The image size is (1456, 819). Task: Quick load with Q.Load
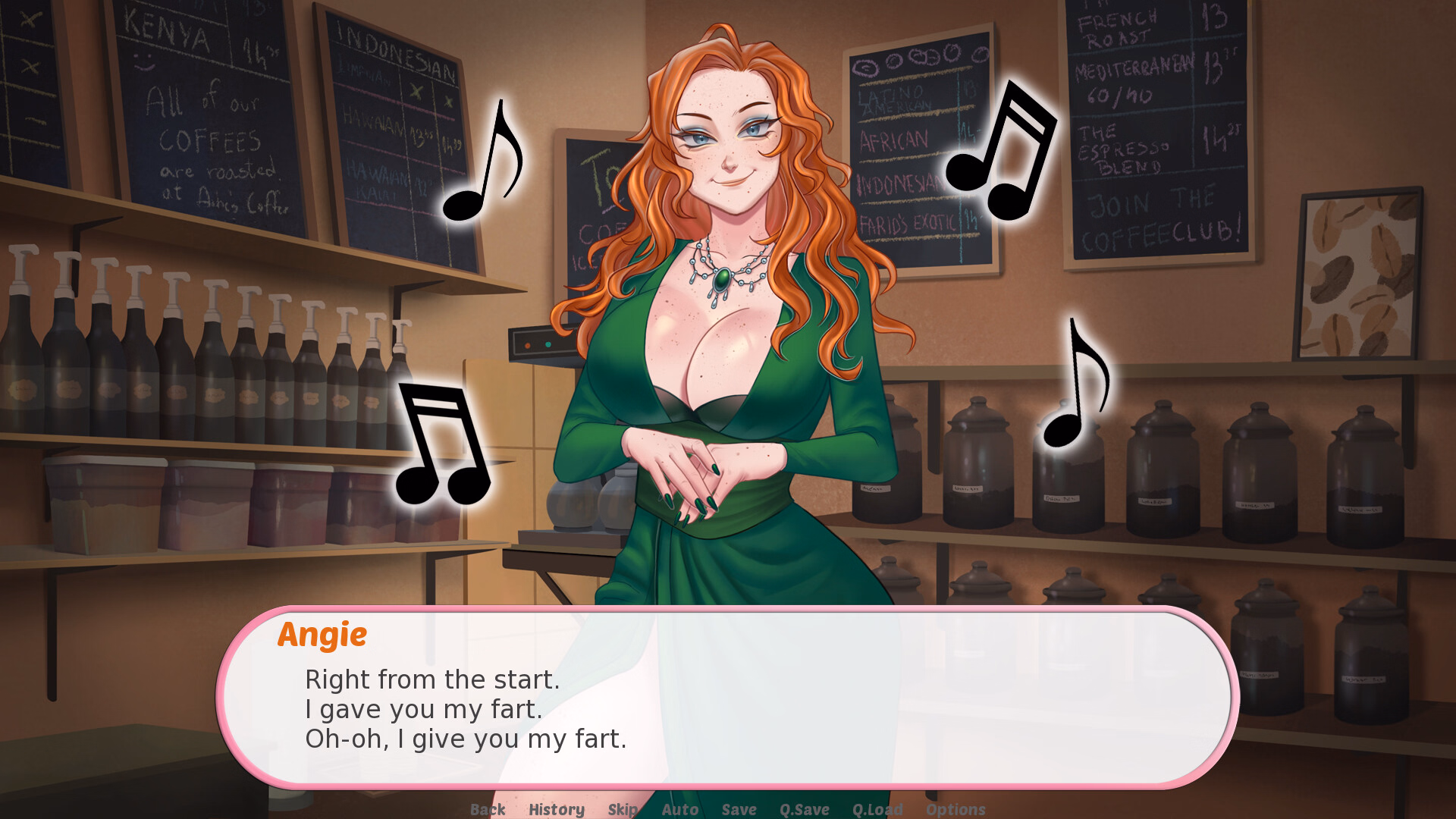click(877, 809)
